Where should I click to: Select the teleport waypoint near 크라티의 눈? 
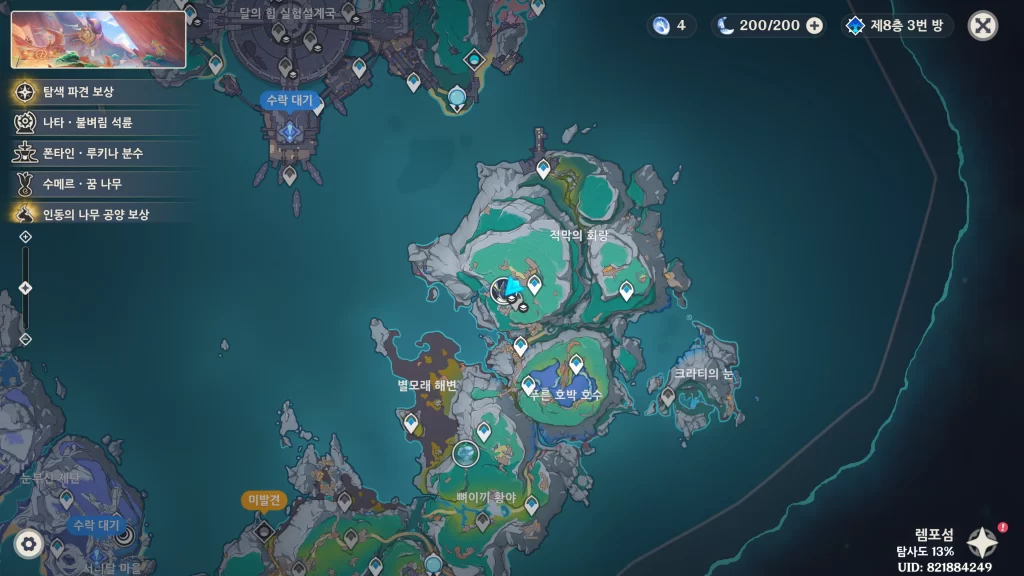pos(668,396)
